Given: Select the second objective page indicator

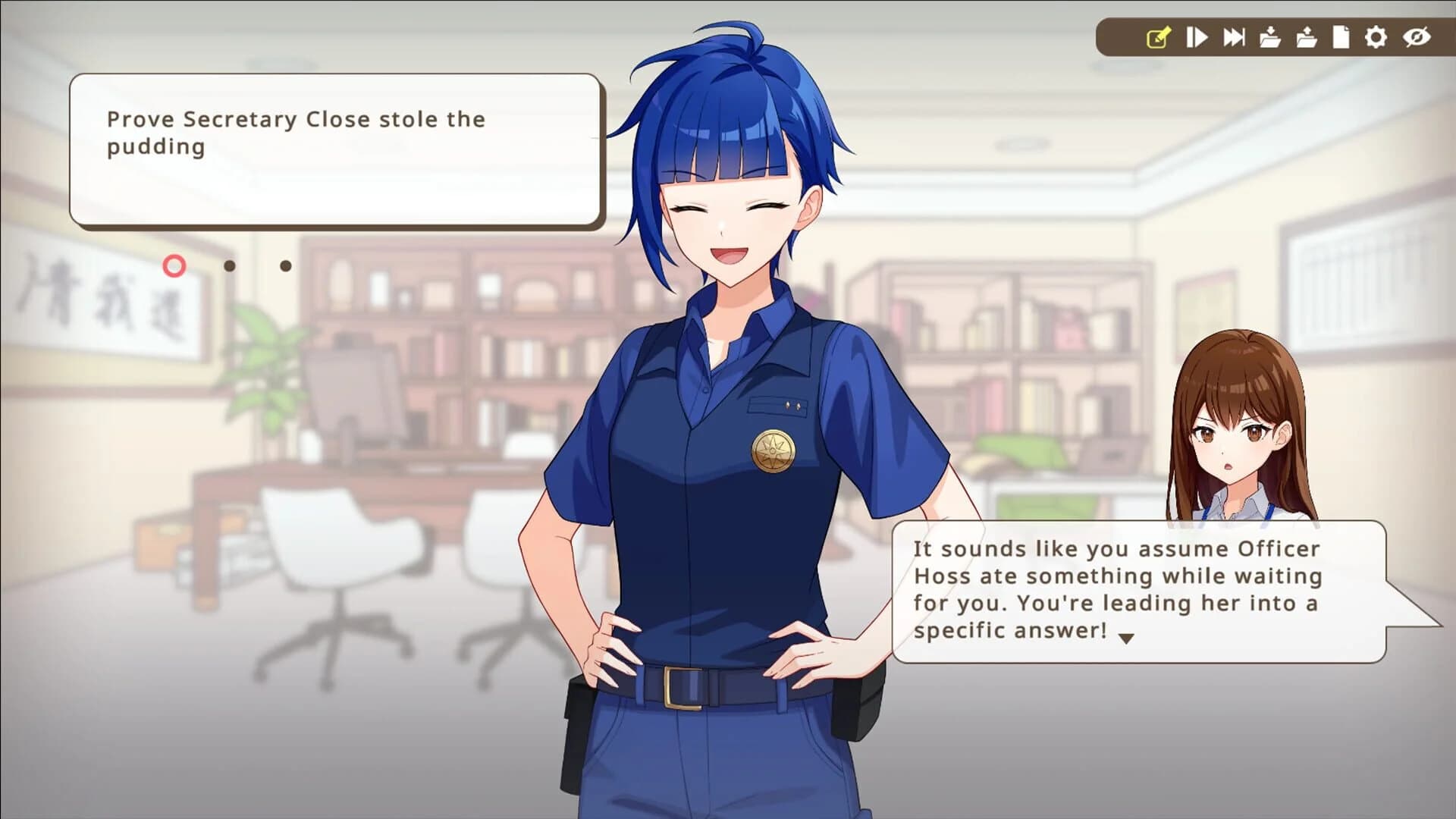Looking at the screenshot, I should pyautogui.click(x=230, y=266).
